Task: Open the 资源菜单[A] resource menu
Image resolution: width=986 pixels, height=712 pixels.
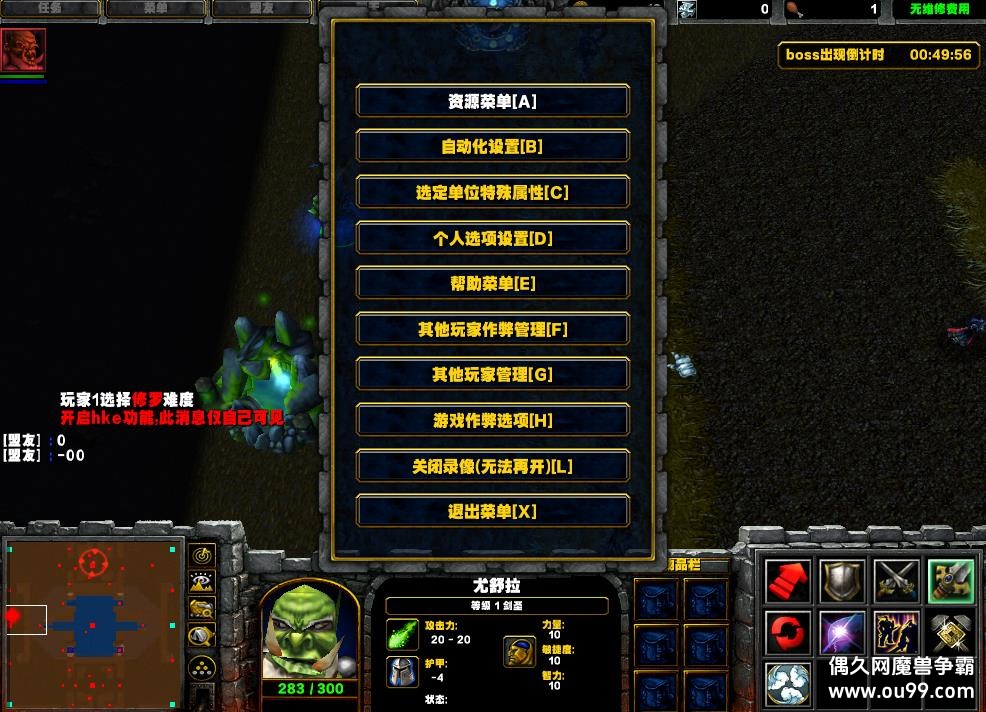Action: tap(492, 101)
